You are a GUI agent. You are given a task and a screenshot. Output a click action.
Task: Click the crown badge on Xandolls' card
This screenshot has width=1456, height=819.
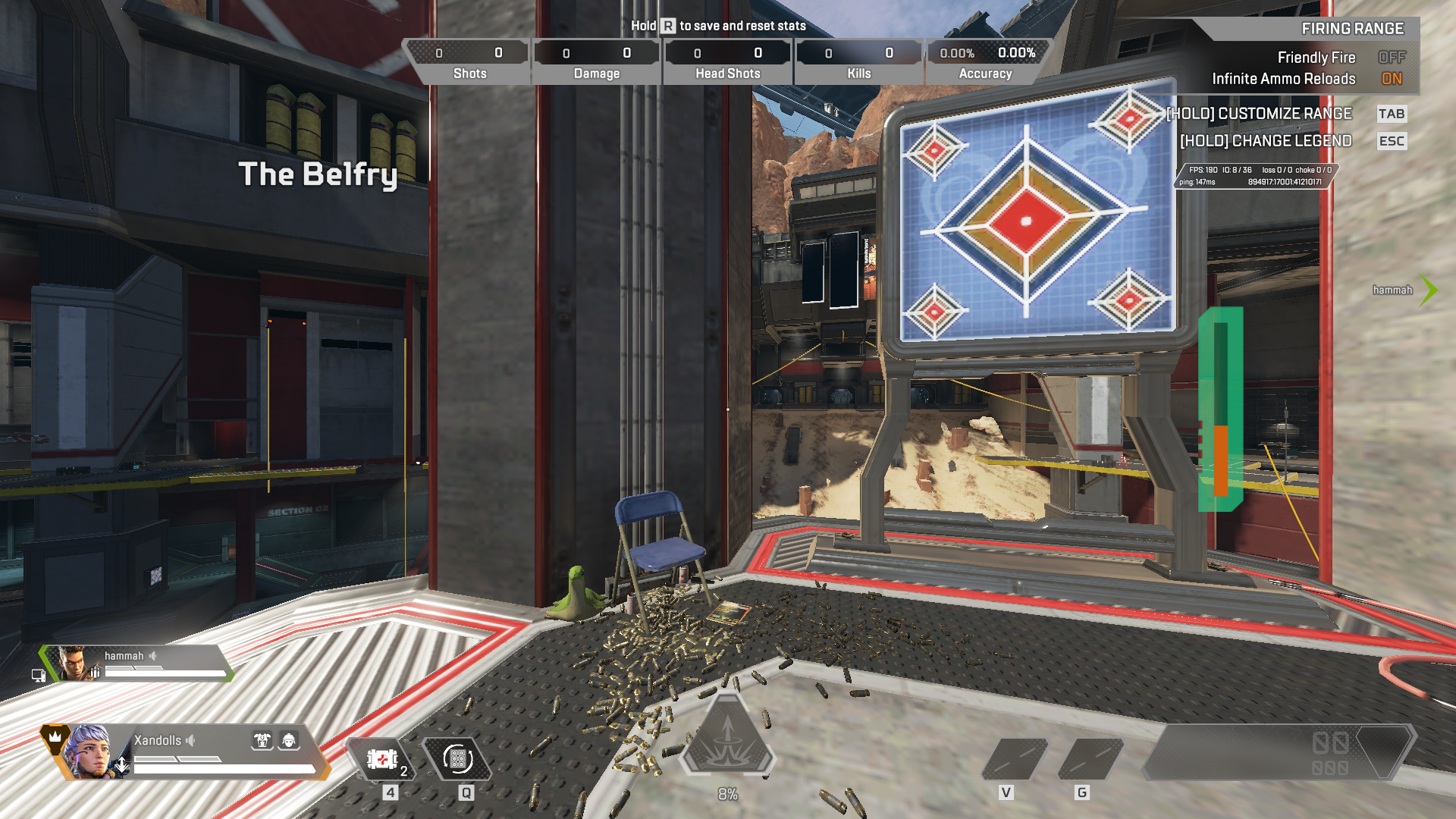(x=55, y=737)
